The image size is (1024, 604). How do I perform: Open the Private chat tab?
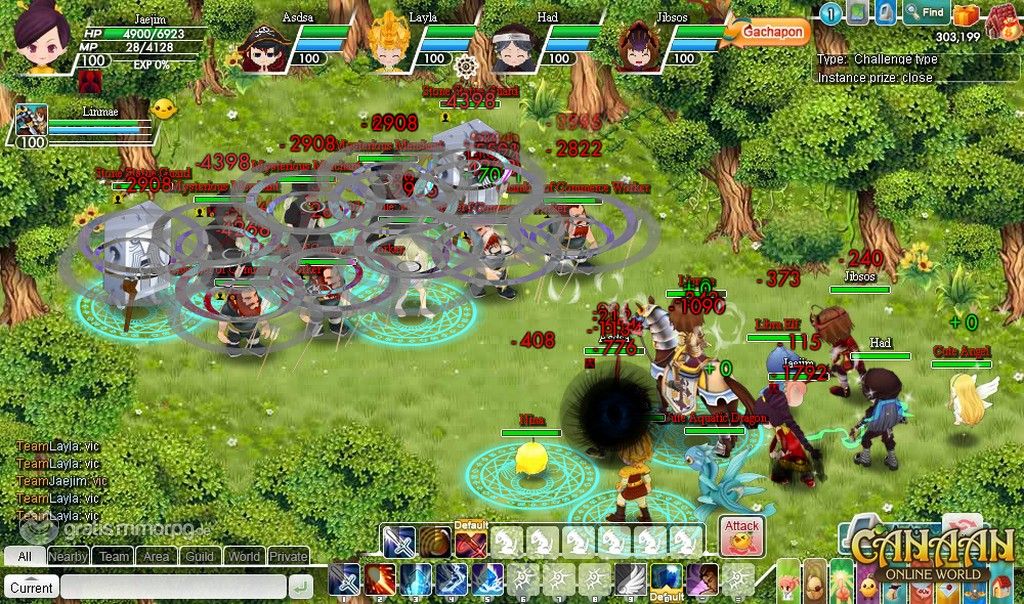[x=288, y=556]
